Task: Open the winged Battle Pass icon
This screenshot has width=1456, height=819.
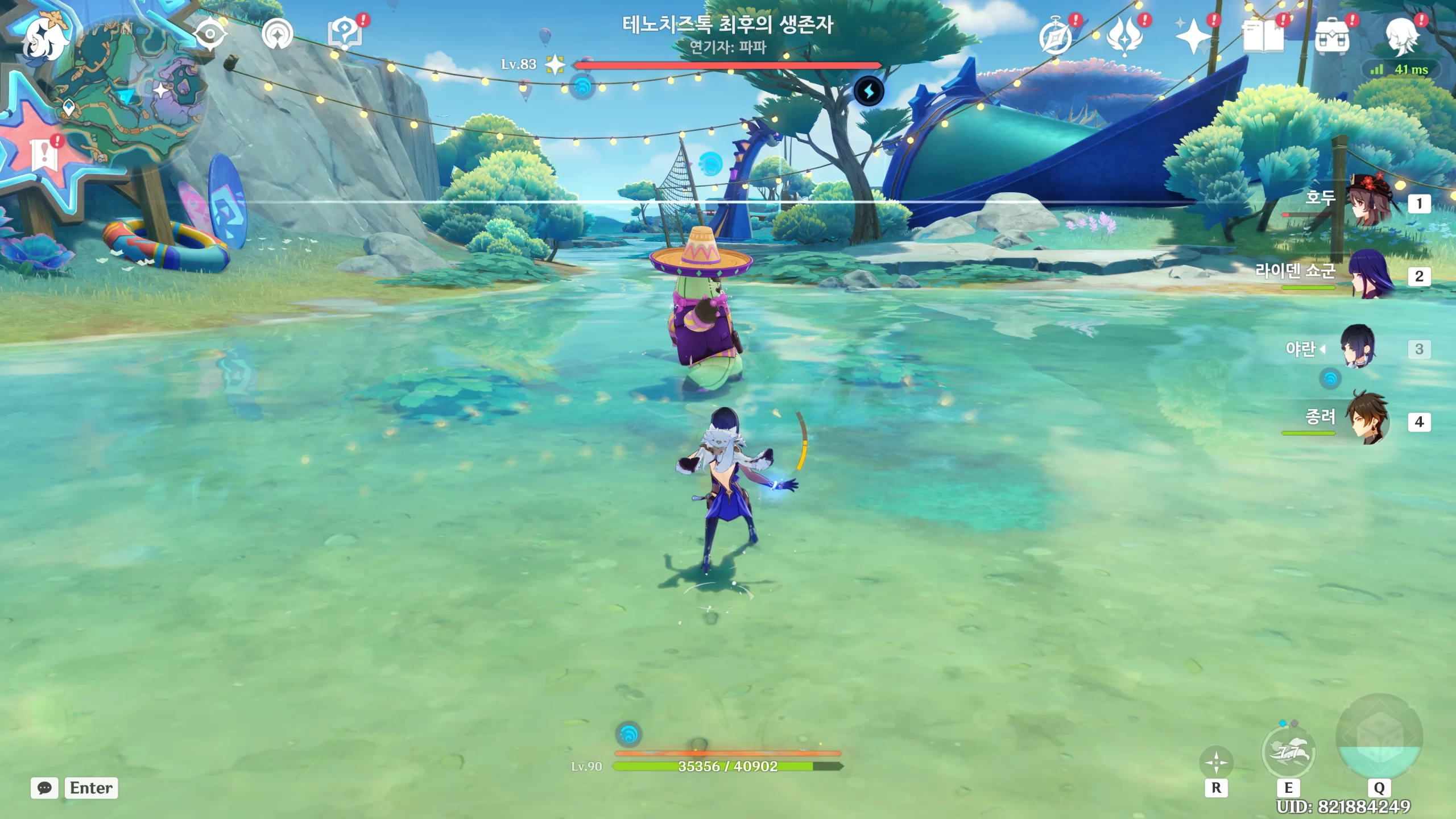Action: click(1125, 36)
